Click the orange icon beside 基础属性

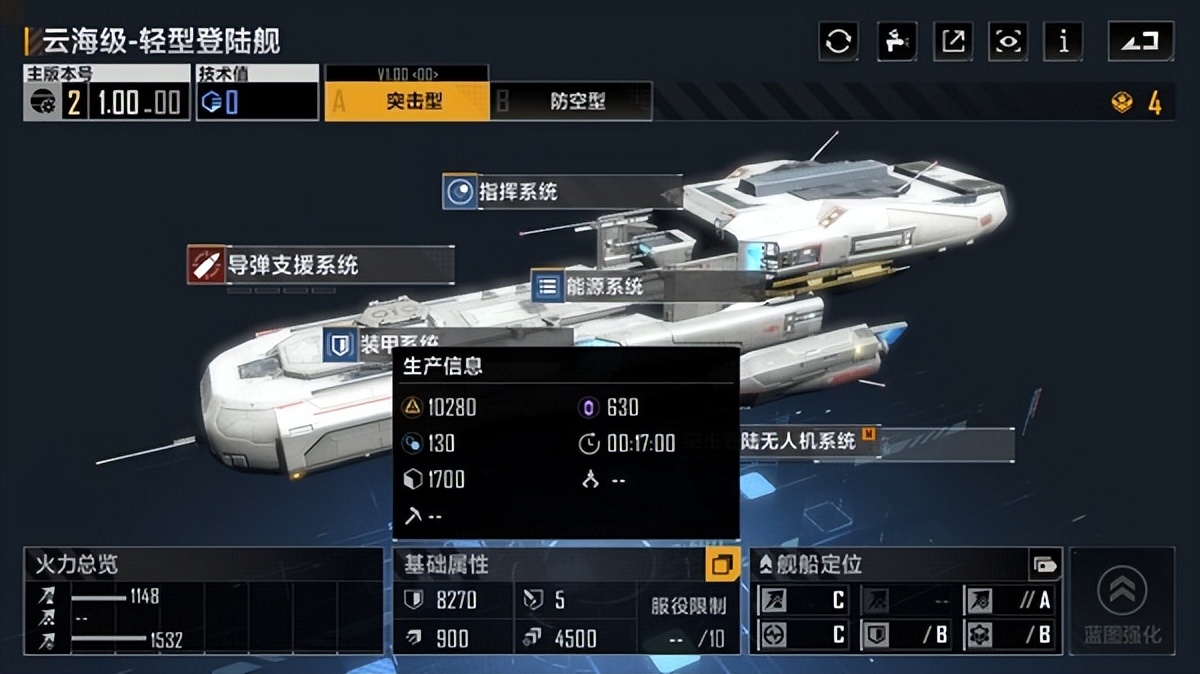(721, 565)
